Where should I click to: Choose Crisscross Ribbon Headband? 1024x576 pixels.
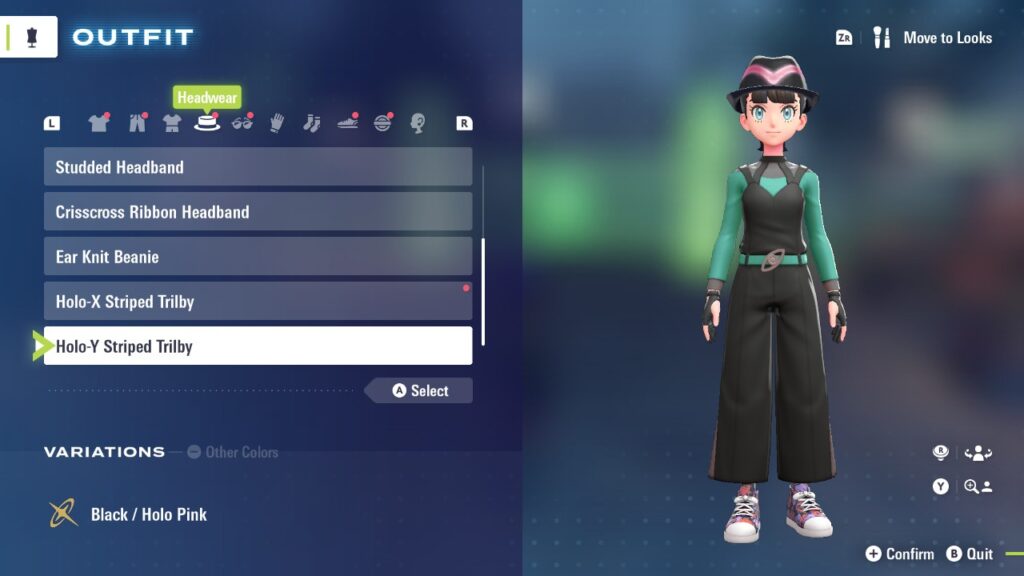coord(257,212)
